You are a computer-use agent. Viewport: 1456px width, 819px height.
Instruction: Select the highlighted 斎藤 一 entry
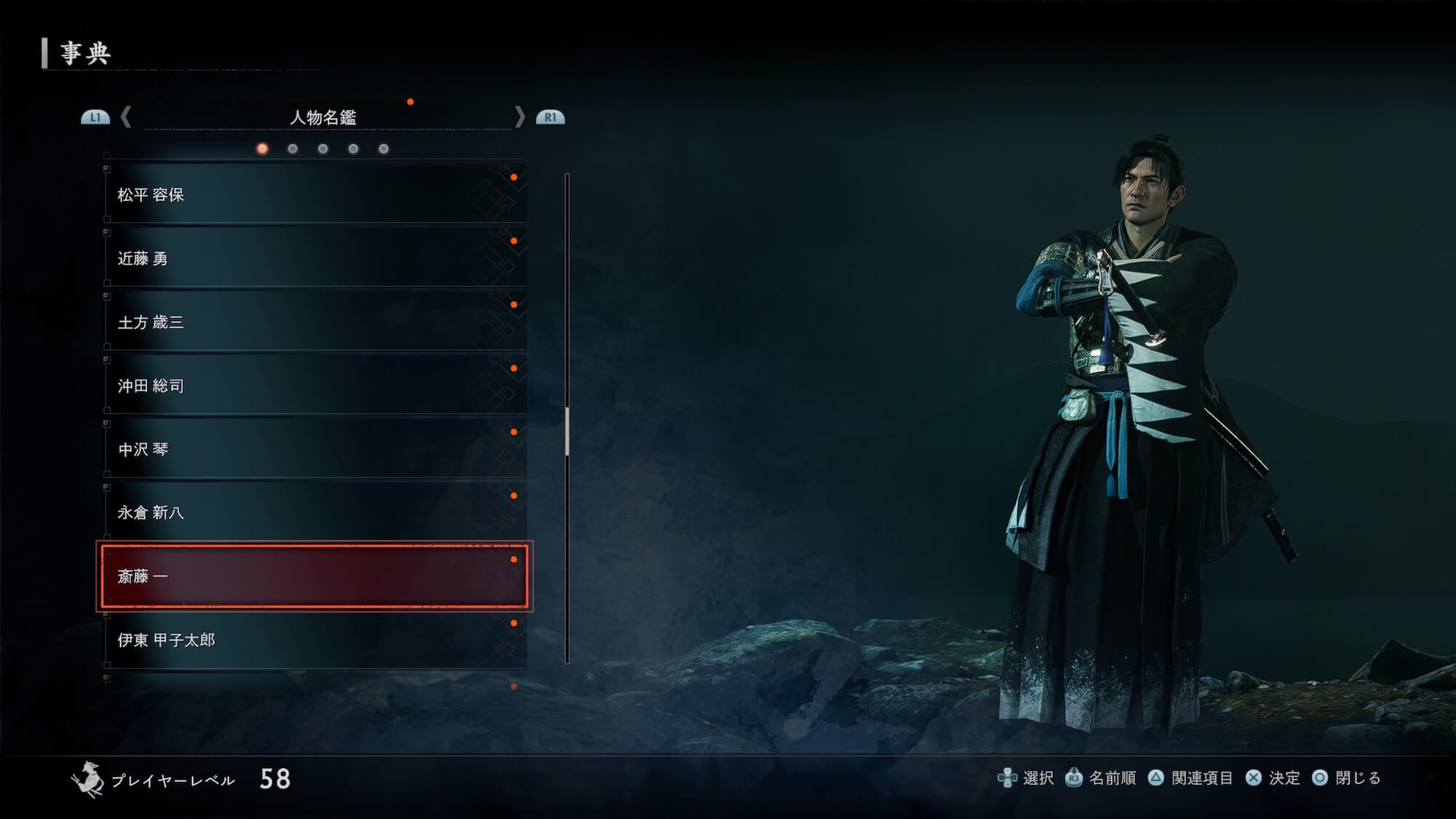click(314, 577)
